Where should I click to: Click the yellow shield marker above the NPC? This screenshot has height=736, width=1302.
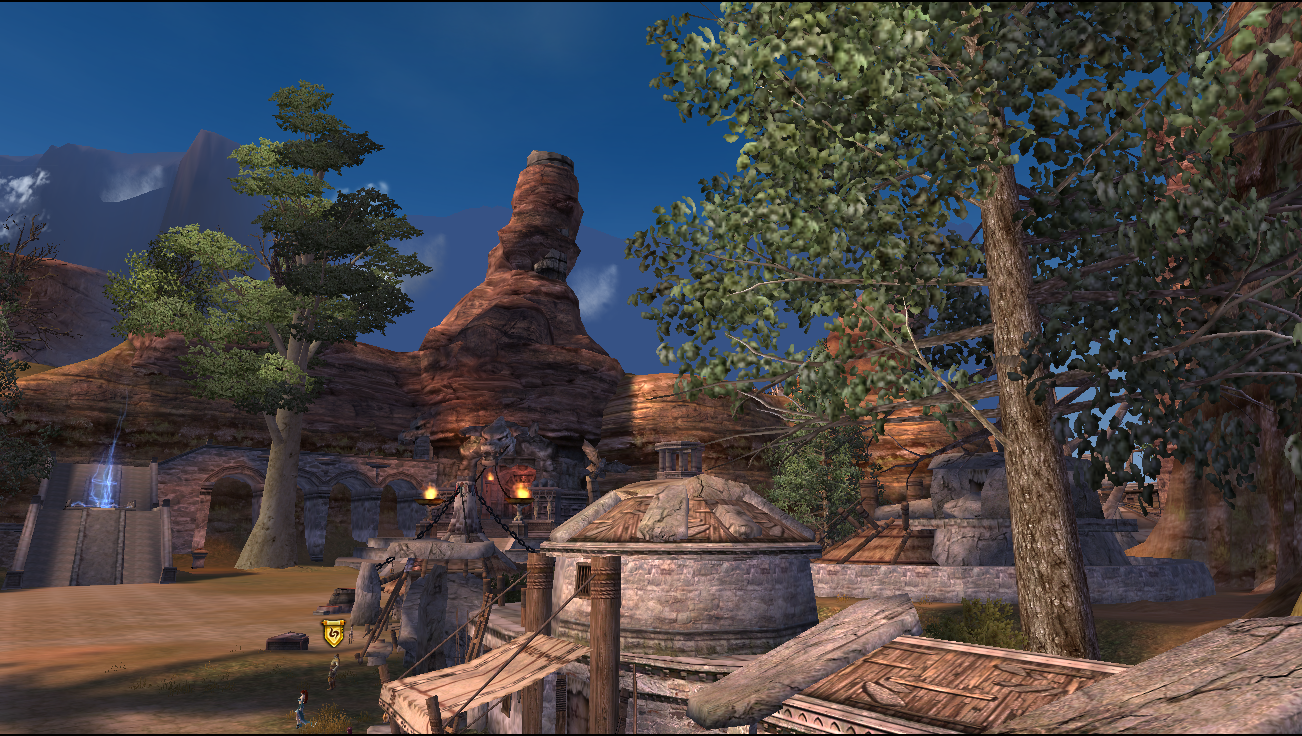[333, 633]
